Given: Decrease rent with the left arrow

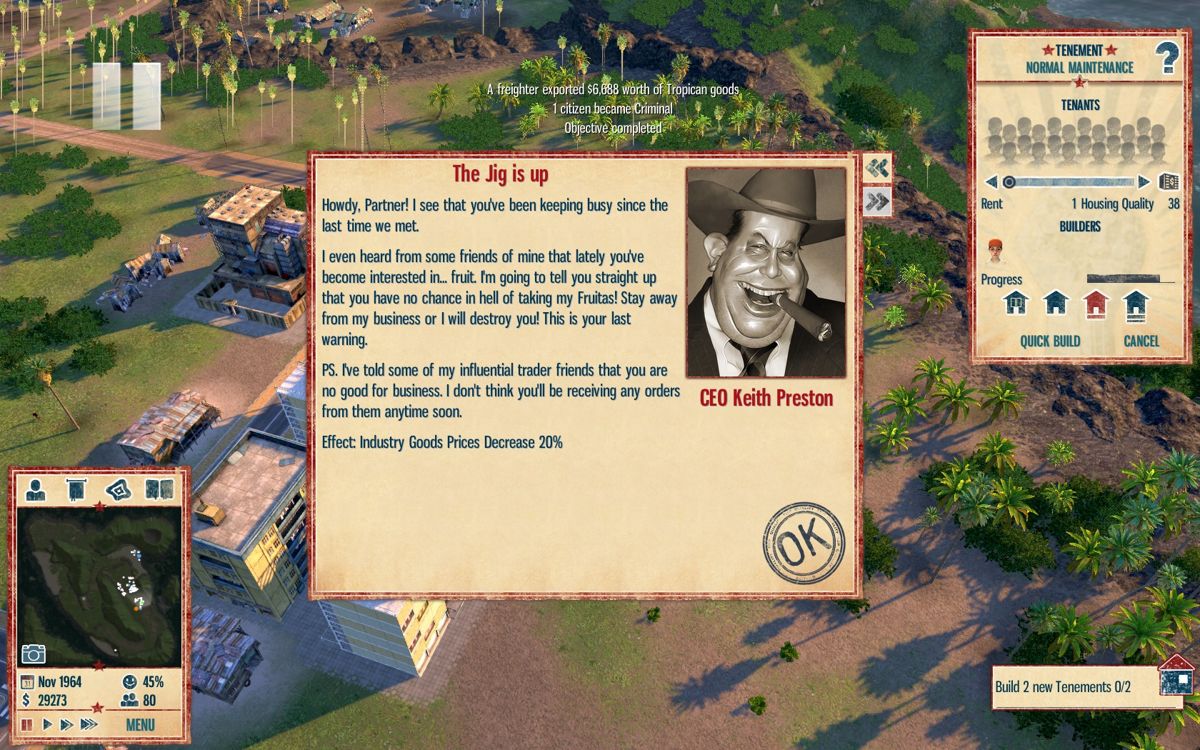Looking at the screenshot, I should coord(990,182).
